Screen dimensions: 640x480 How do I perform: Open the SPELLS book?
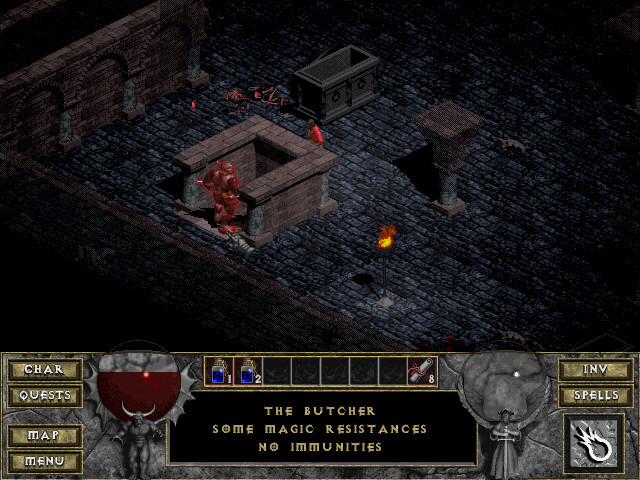595,396
